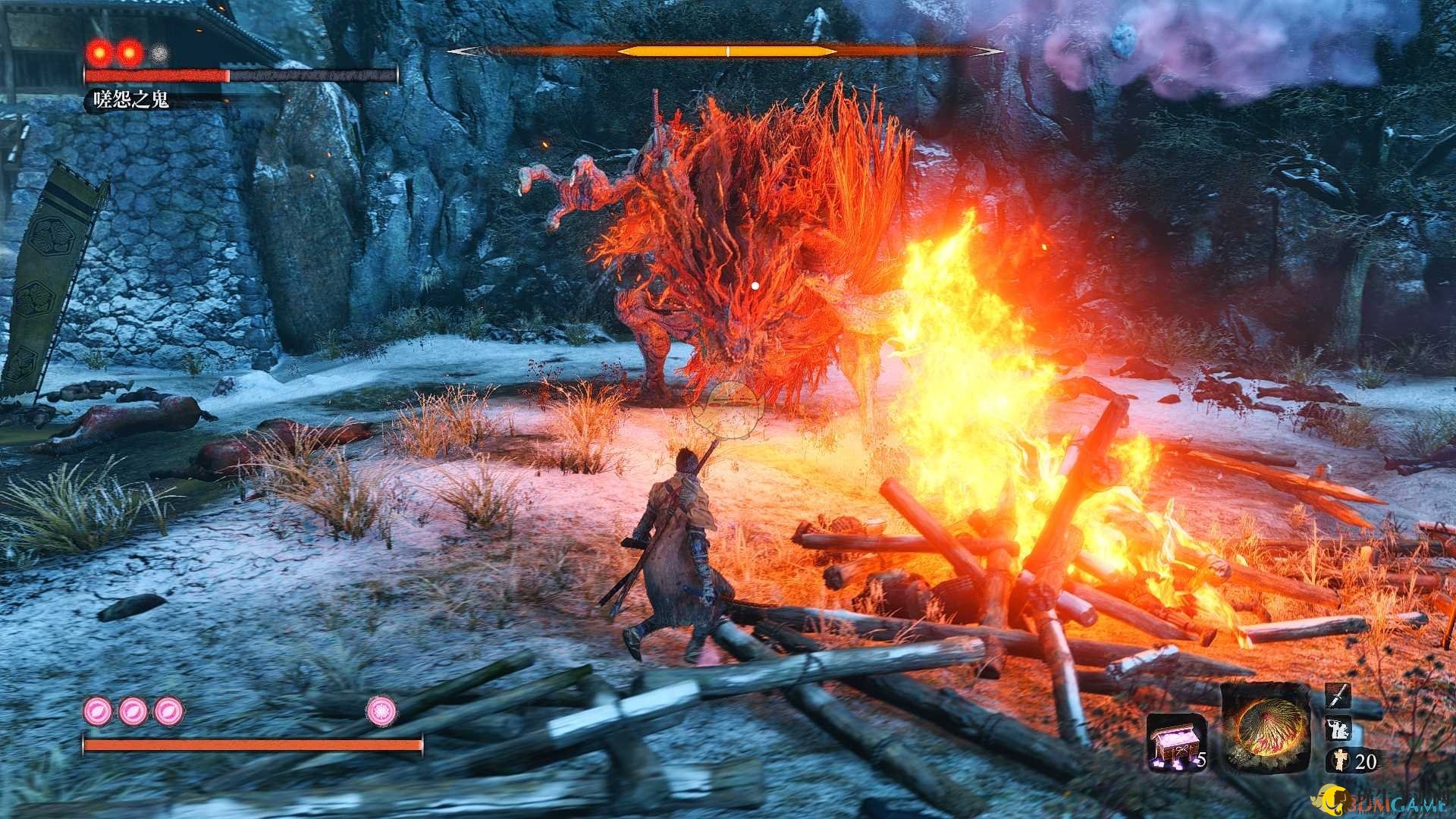Select the white warrior figure skill icon
Viewport: 1456px width, 819px height.
(x=1336, y=729)
